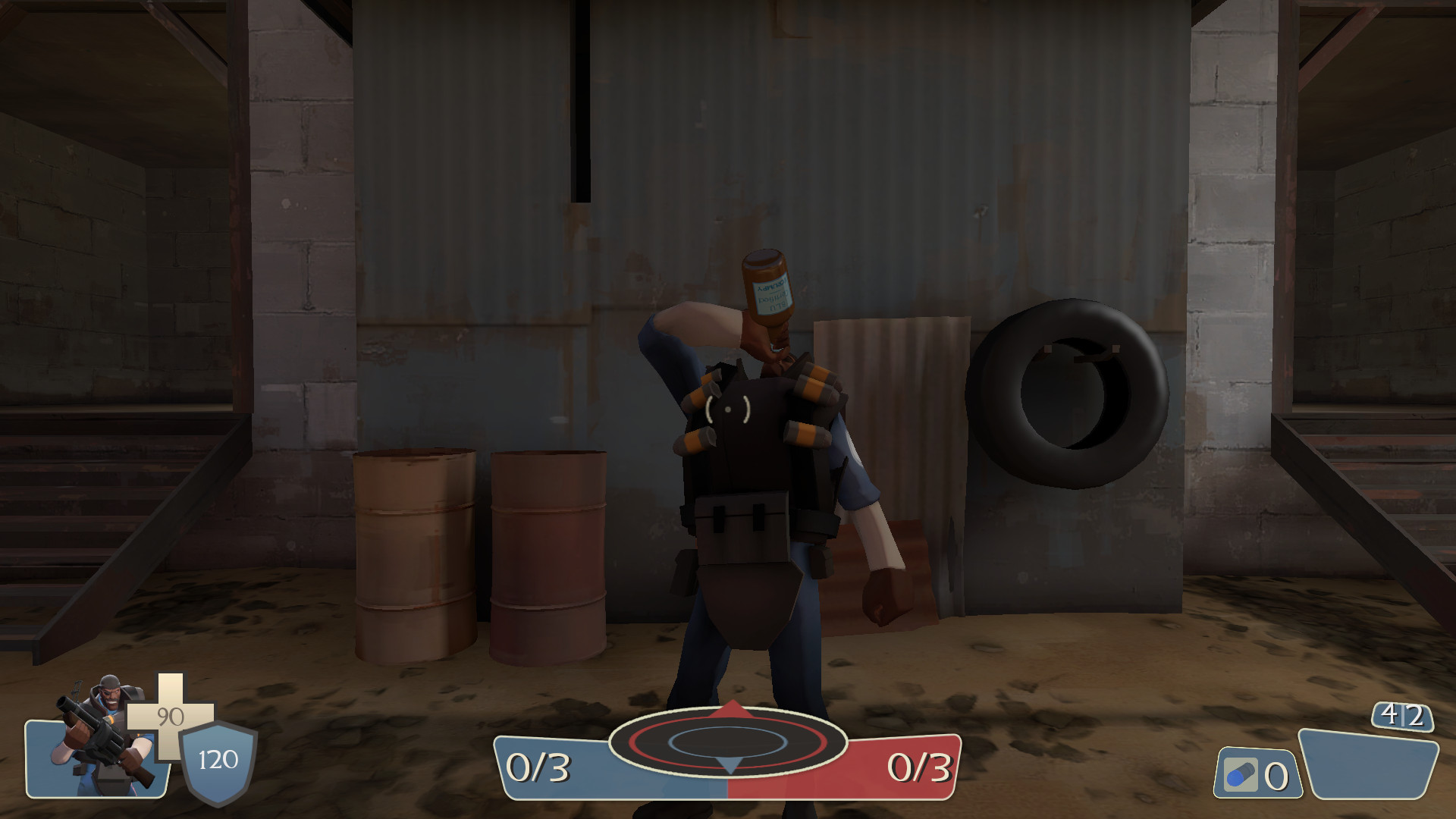Click the health cross showing 90
This screenshot has height=819, width=1456.
click(x=170, y=716)
